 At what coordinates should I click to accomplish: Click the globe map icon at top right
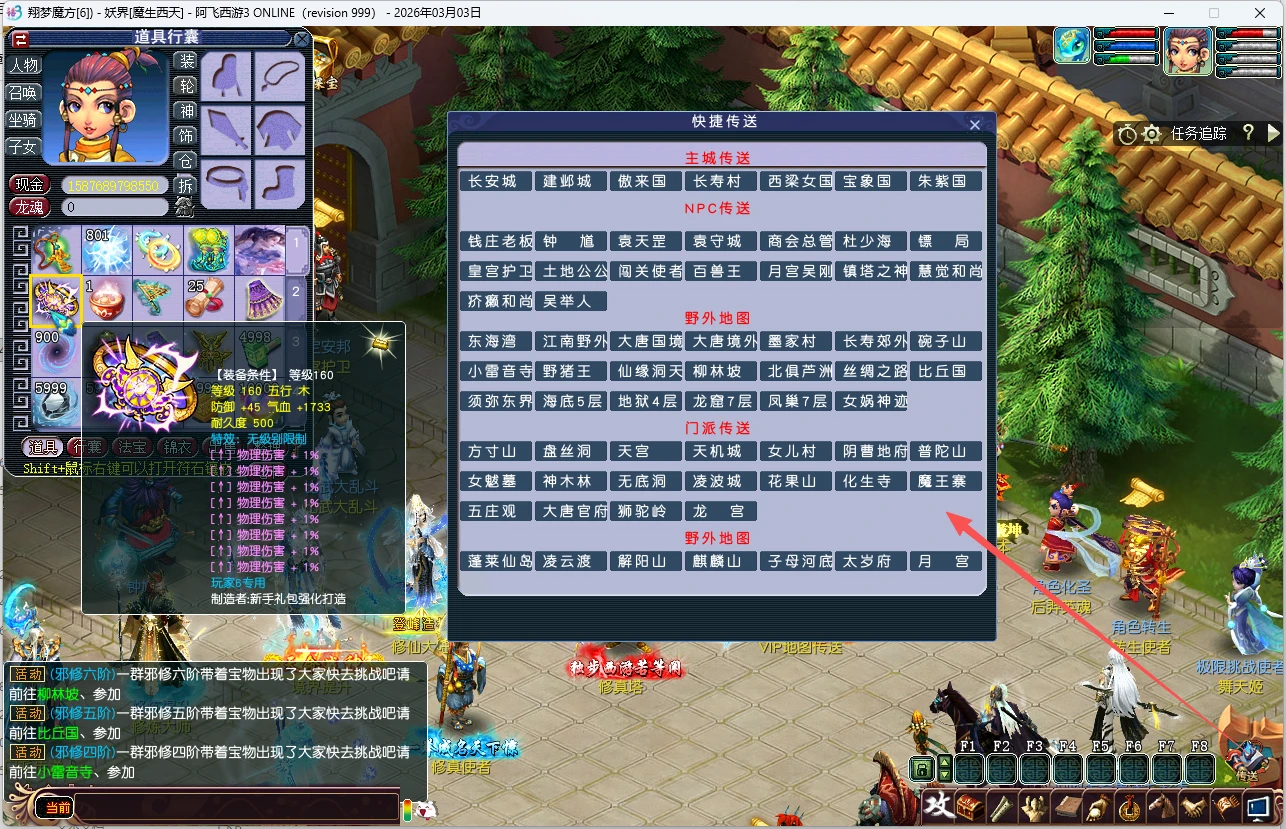[x=1071, y=45]
